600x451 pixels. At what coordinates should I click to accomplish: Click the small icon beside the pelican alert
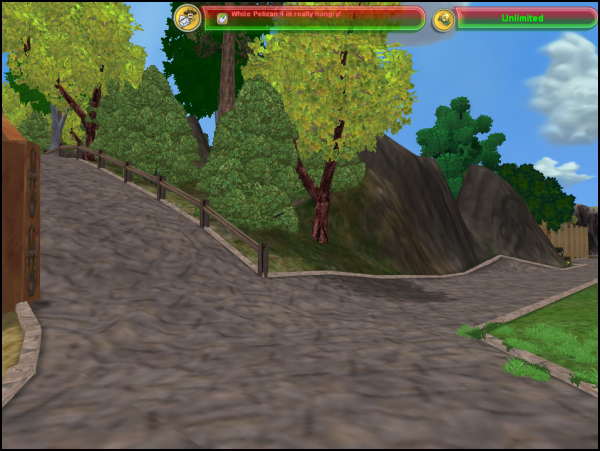coord(222,18)
